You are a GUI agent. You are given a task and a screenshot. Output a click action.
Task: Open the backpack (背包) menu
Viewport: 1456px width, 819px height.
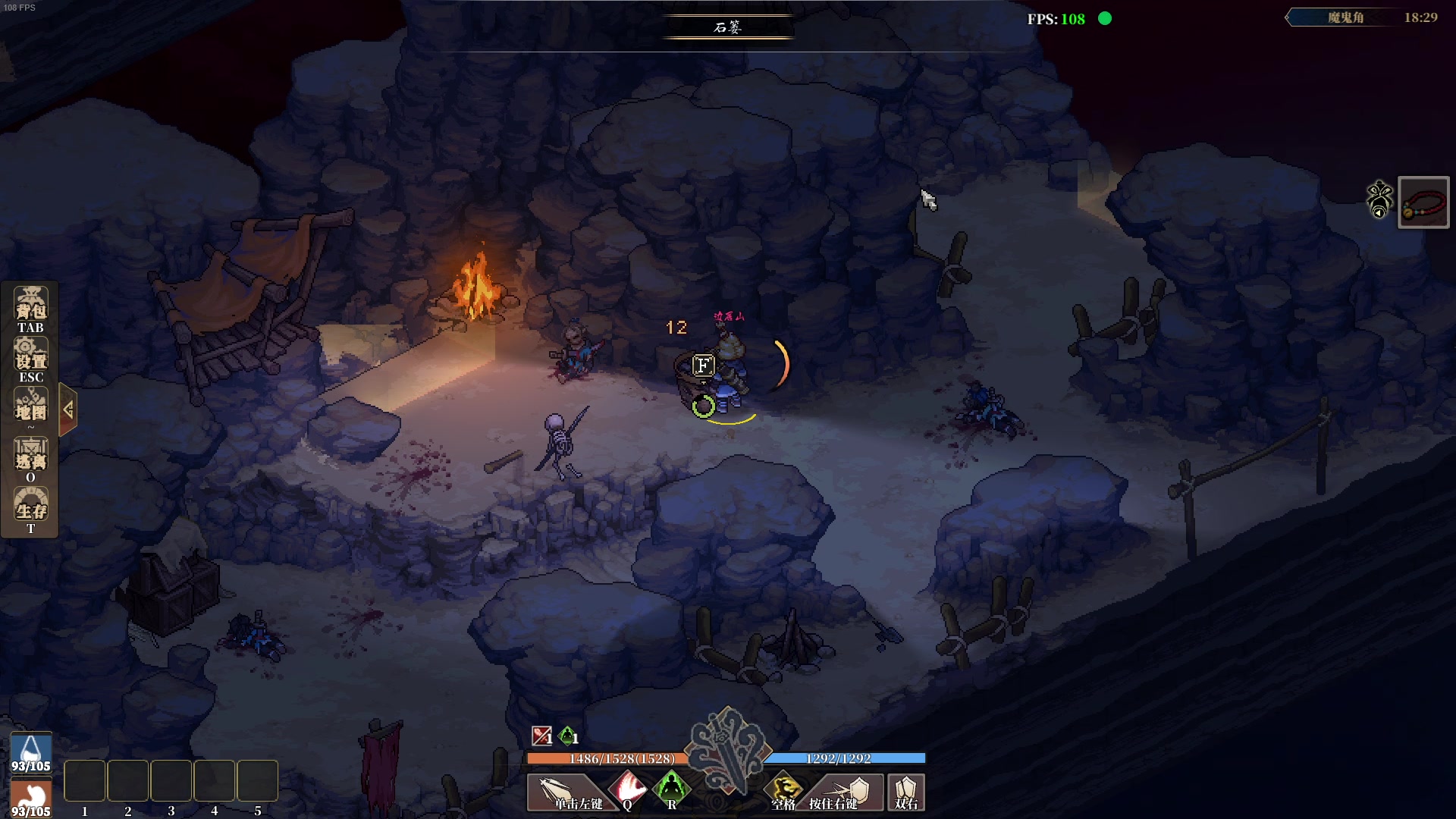[30, 309]
